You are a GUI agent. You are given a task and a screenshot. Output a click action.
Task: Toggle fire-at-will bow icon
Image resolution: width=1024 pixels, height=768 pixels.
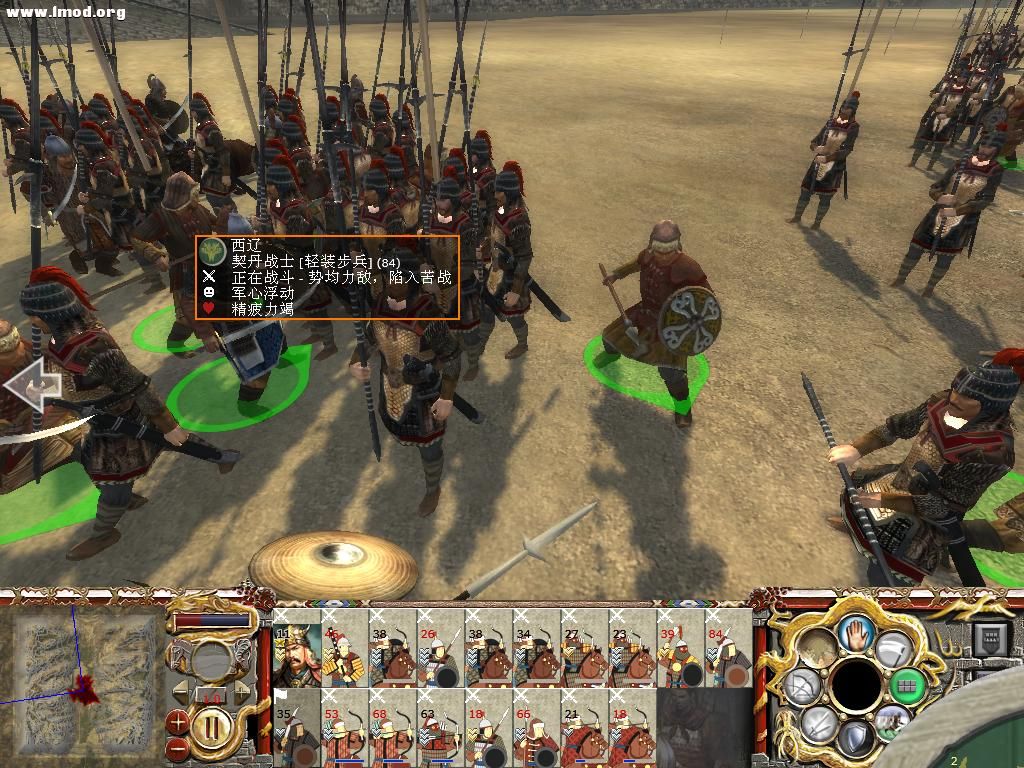803,686
